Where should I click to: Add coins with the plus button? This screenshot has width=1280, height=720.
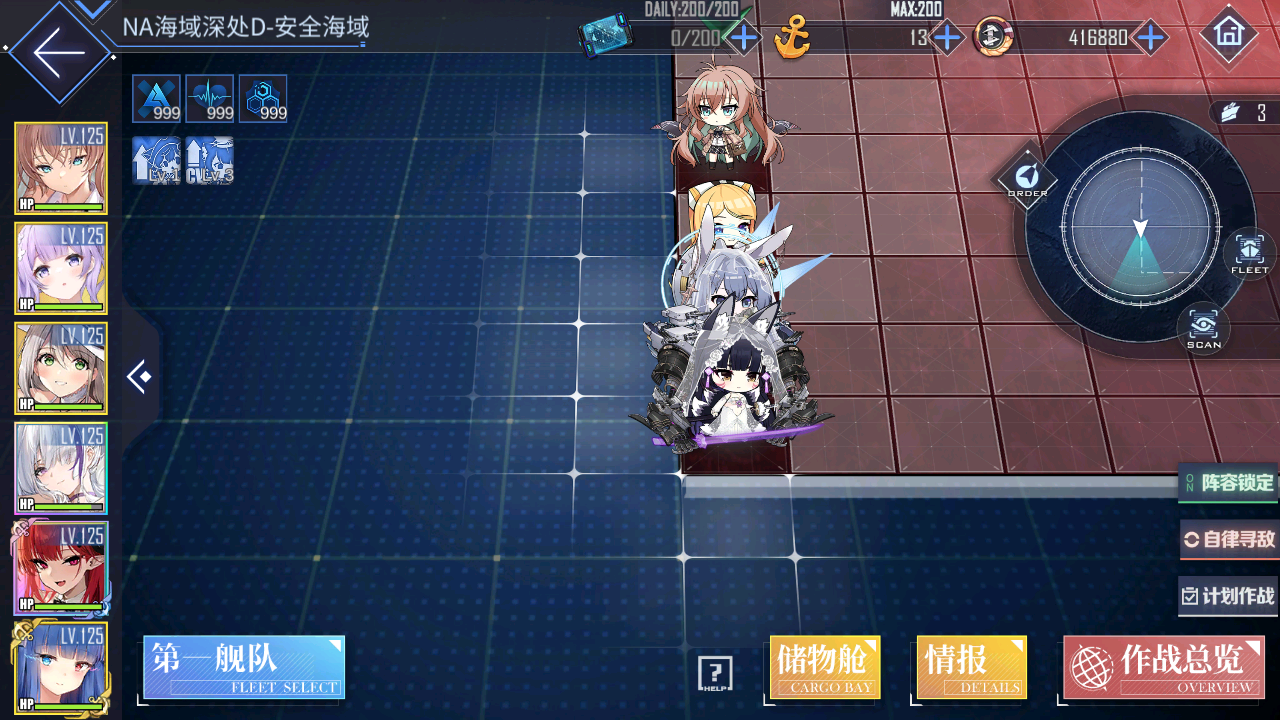(x=1151, y=39)
